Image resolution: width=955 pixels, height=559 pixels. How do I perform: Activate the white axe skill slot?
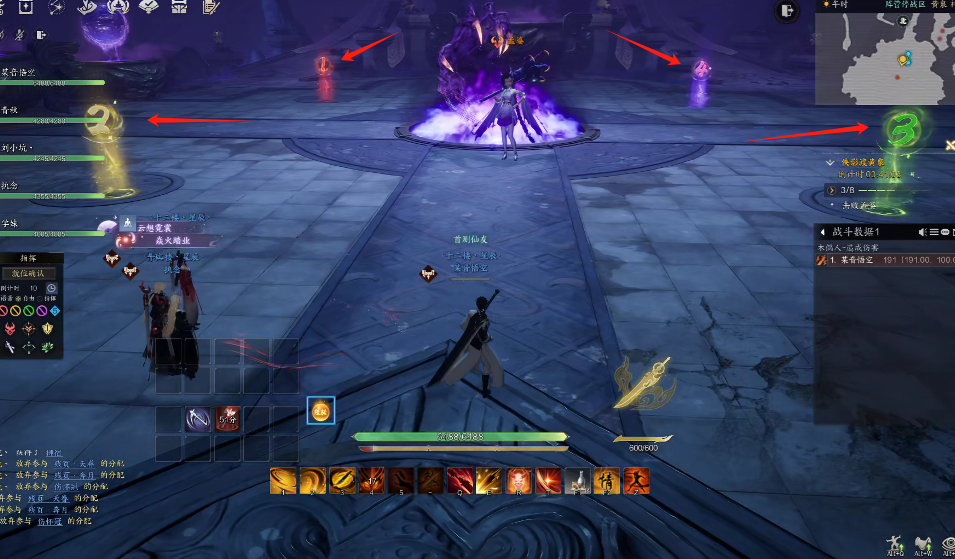[x=198, y=419]
